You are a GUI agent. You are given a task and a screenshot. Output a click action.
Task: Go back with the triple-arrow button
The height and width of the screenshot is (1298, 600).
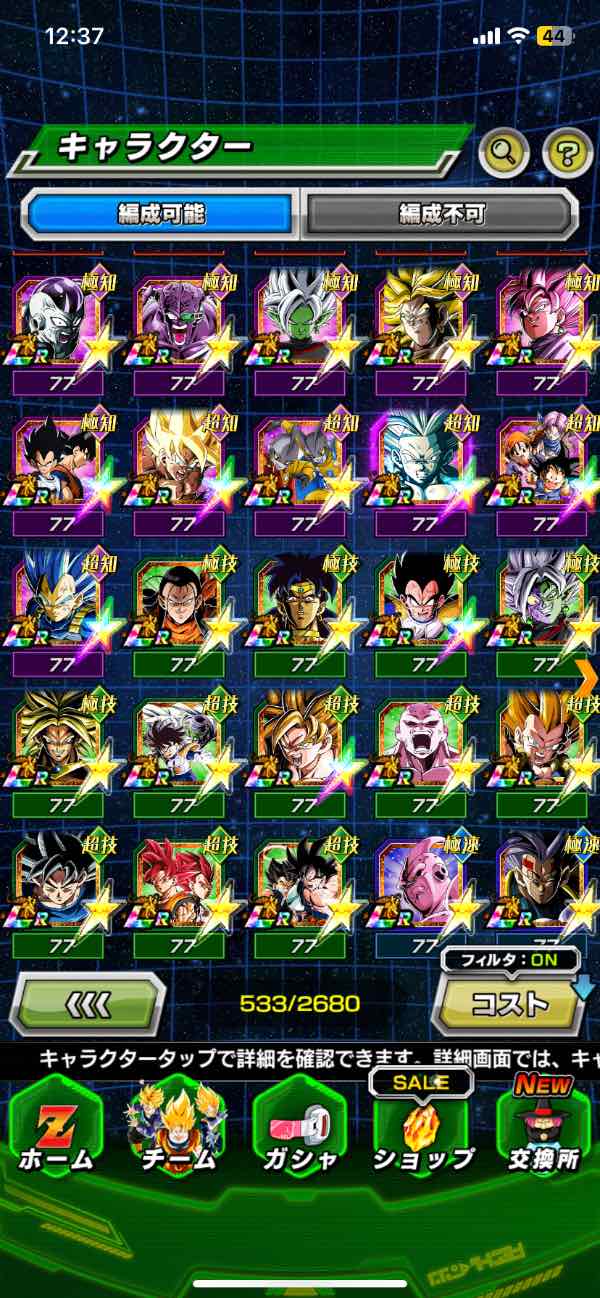click(87, 1002)
